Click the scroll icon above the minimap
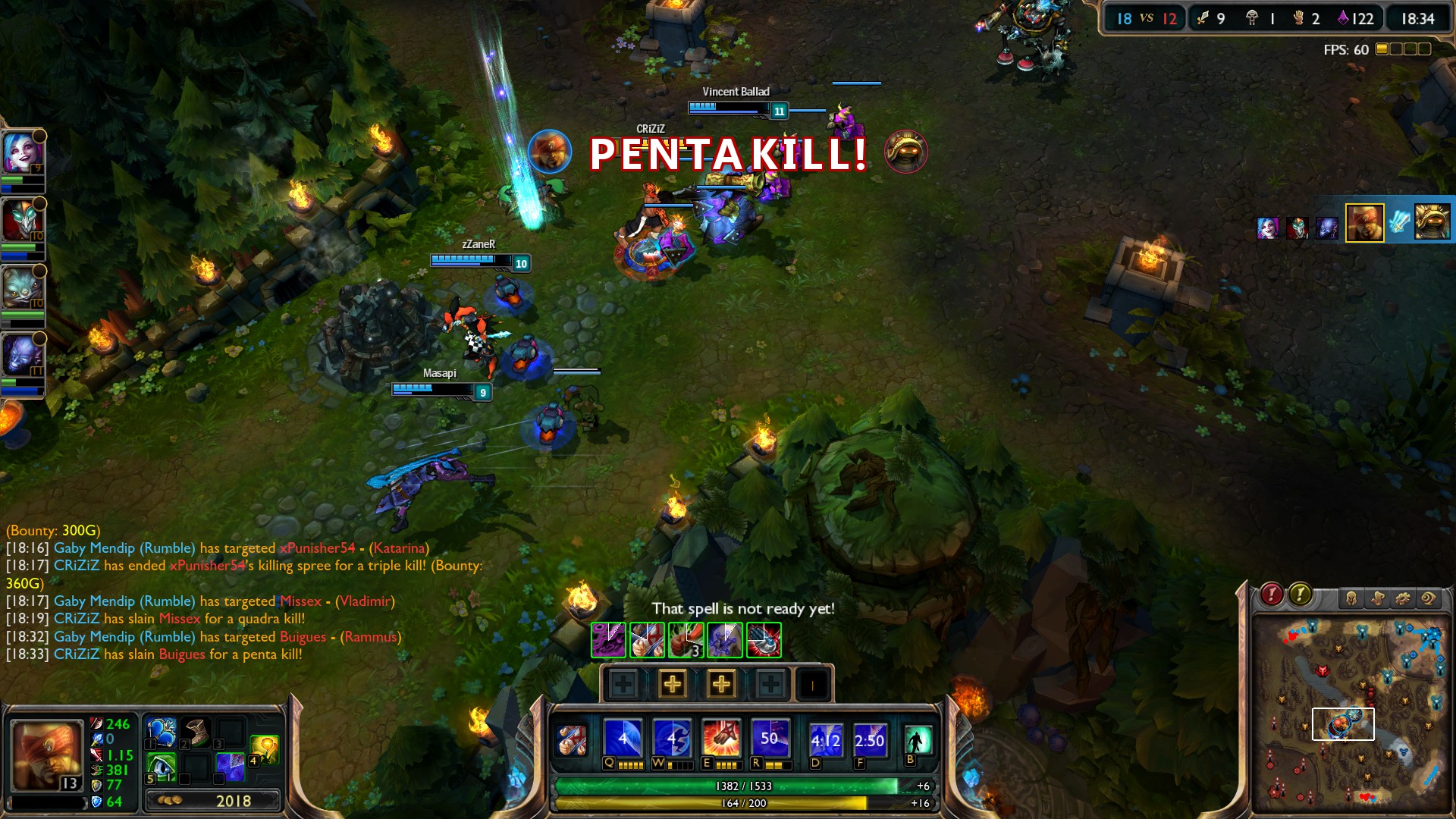 1378,598
